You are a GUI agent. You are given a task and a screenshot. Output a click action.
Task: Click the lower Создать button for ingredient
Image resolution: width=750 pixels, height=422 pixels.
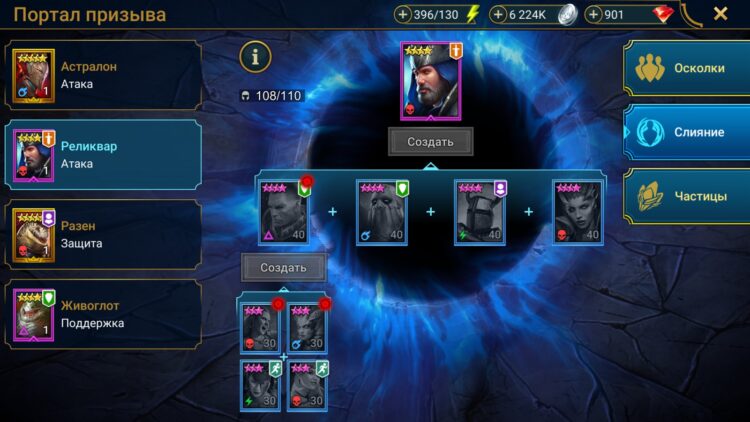pyautogui.click(x=283, y=268)
